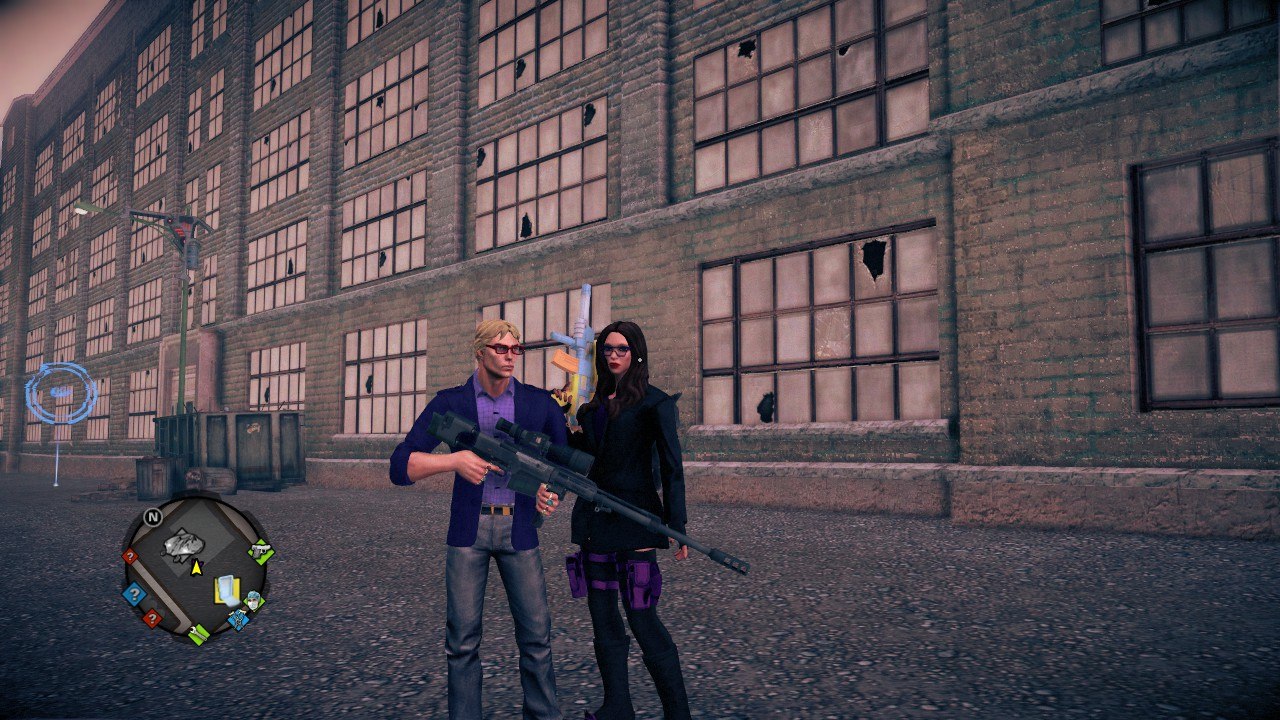Click the blue question mark marker

133,595
